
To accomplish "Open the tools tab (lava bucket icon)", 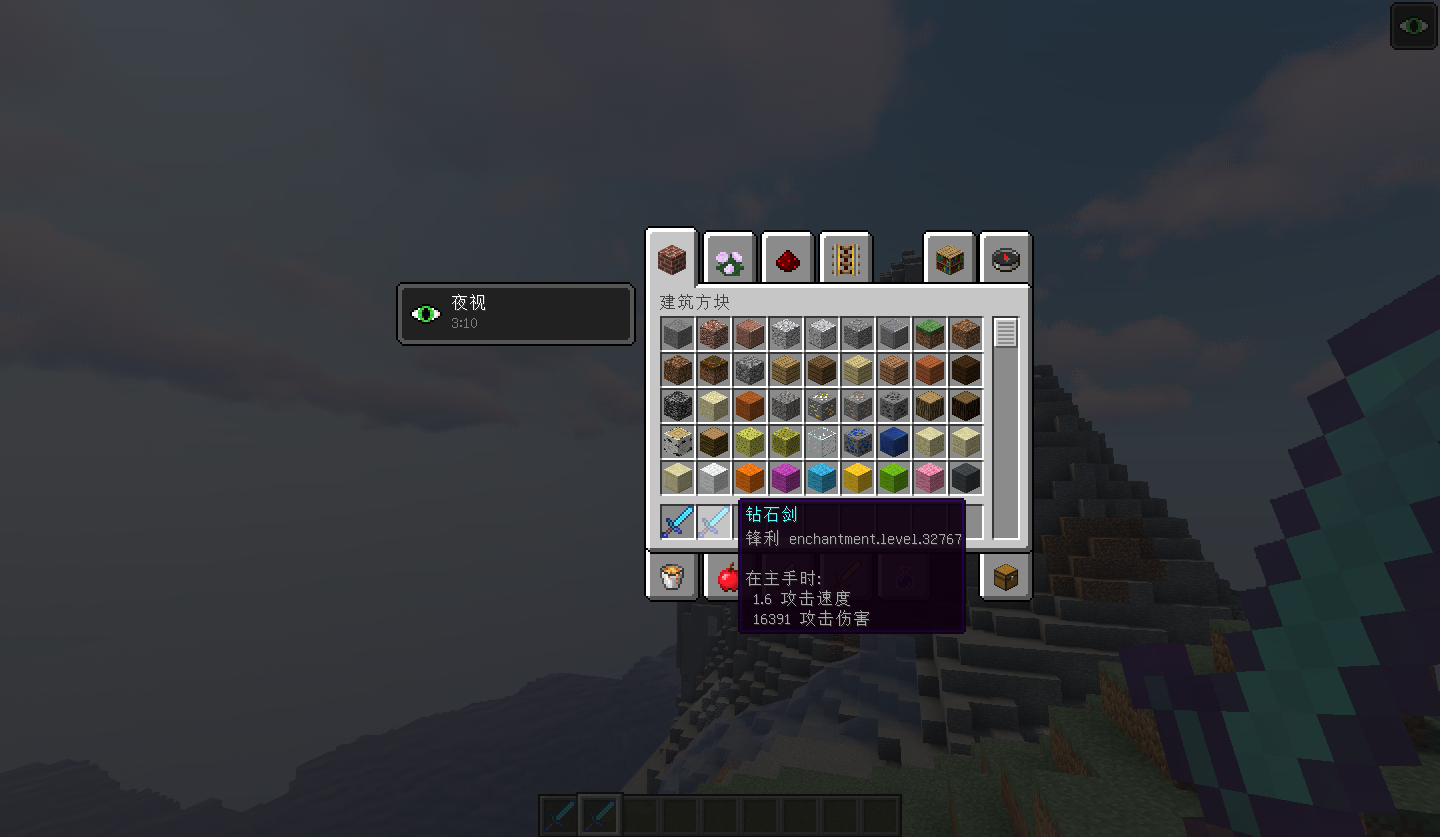I will (x=672, y=577).
